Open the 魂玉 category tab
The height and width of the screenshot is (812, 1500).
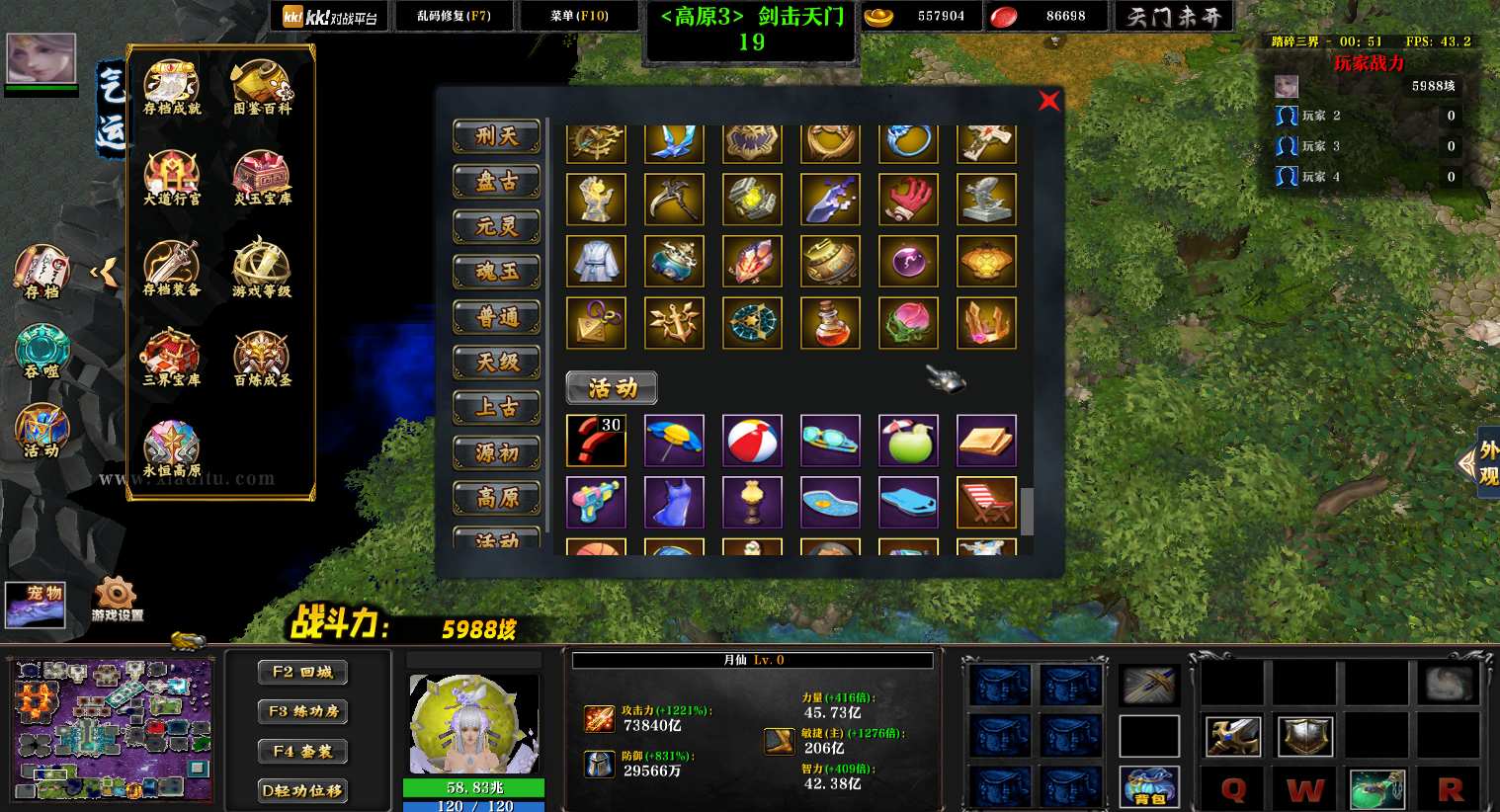(x=497, y=272)
